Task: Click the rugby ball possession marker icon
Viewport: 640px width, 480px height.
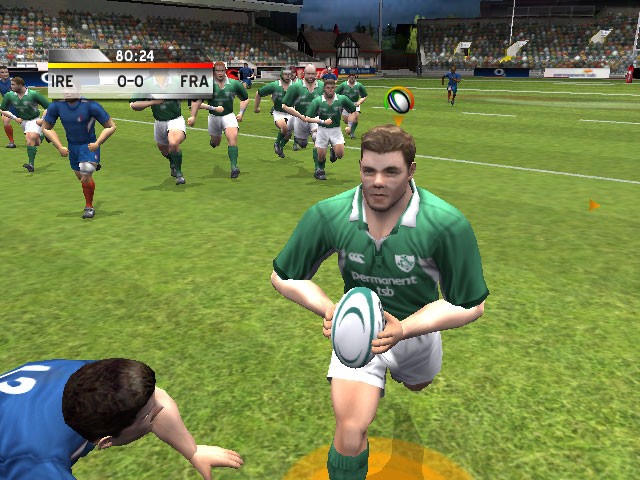Action: click(x=399, y=100)
